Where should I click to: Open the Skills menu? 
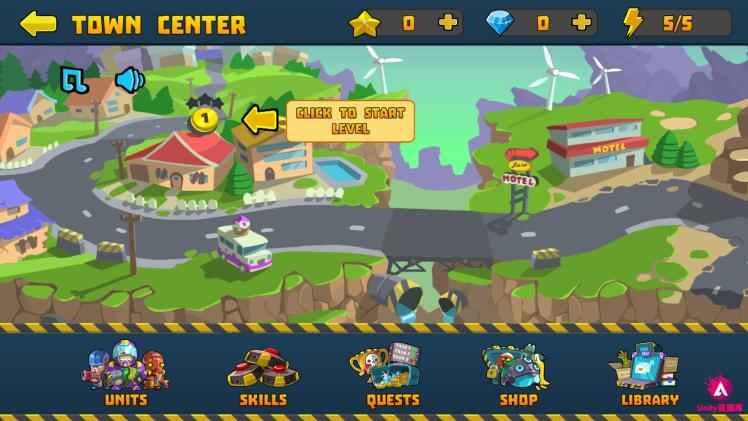point(263,374)
